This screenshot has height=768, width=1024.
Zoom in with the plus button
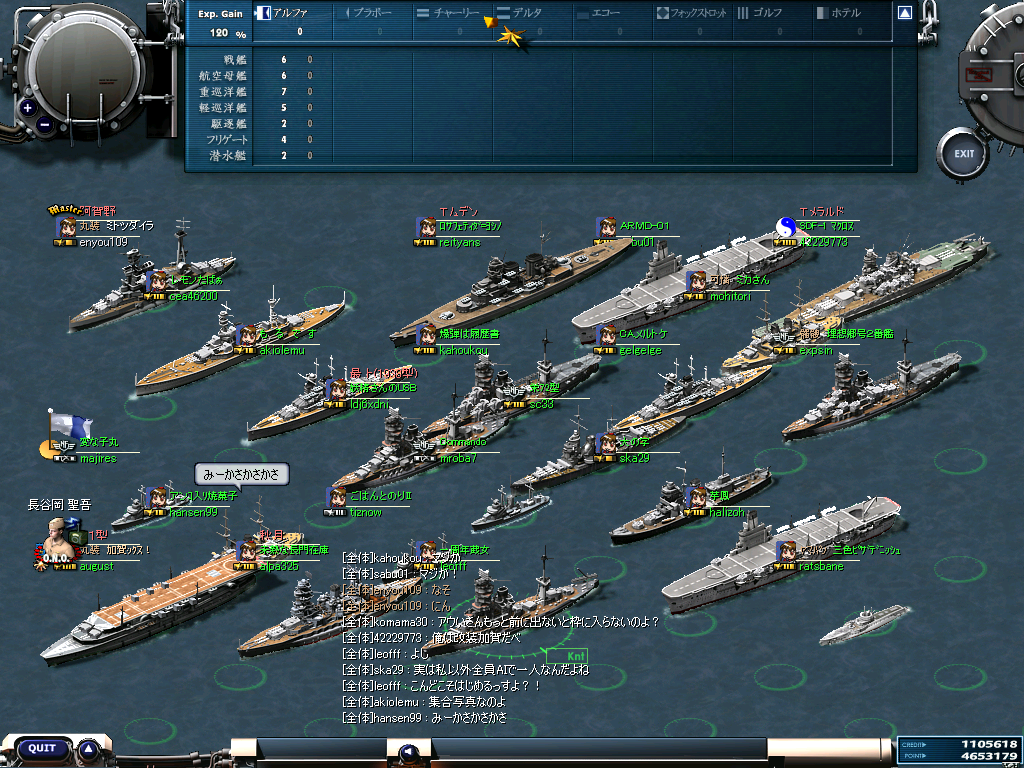tap(27, 108)
